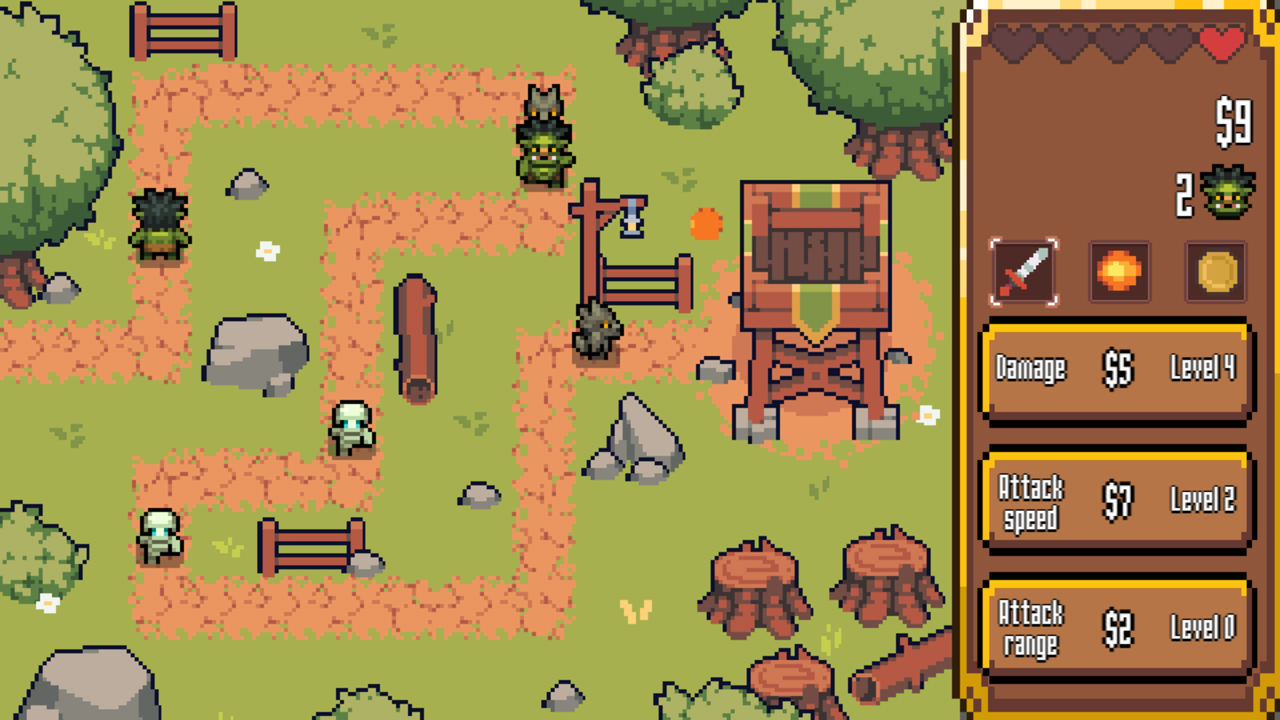Click the Level 4 damage label
This screenshot has height=720, width=1280.
coord(1204,370)
